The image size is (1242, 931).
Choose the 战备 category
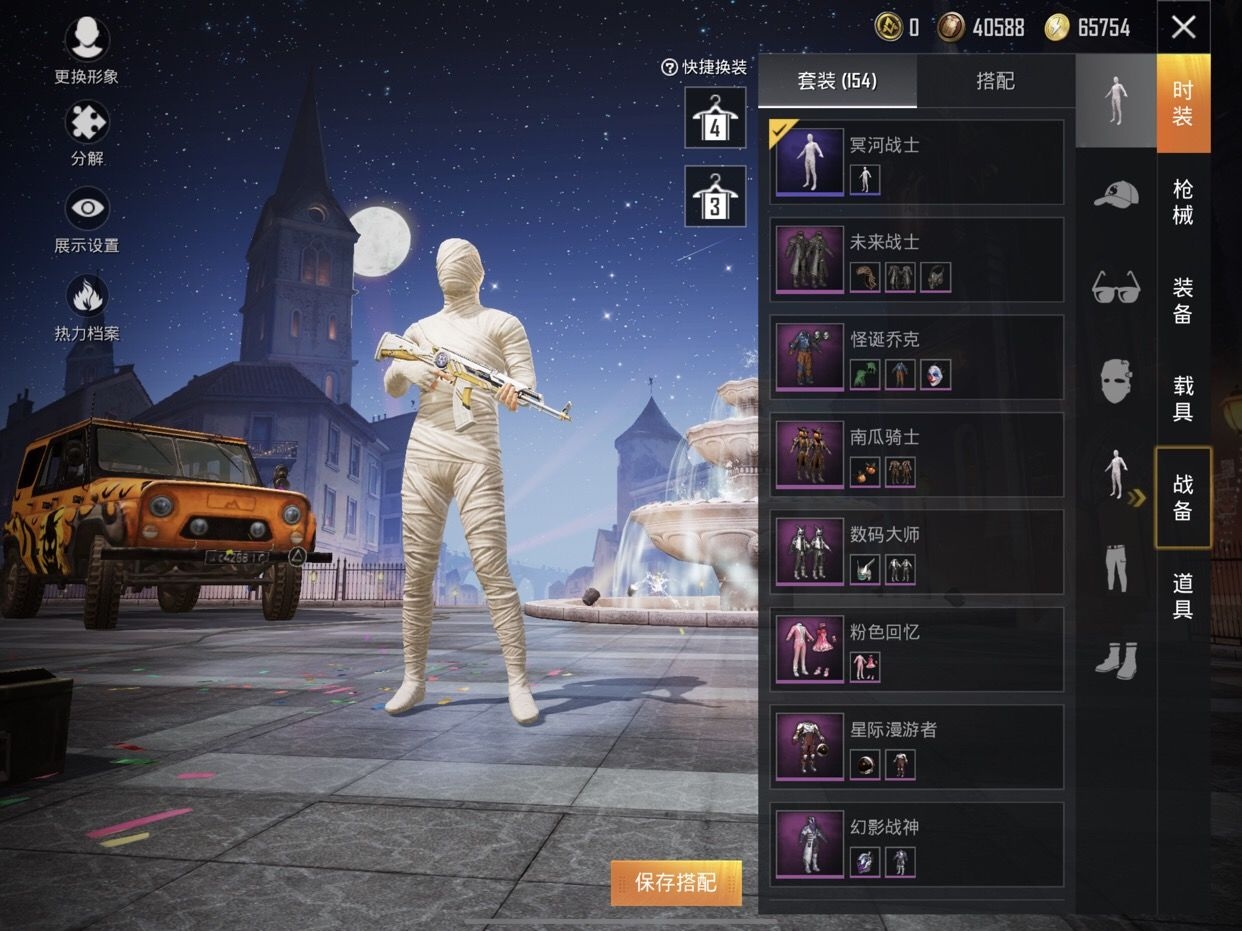pyautogui.click(x=1183, y=497)
